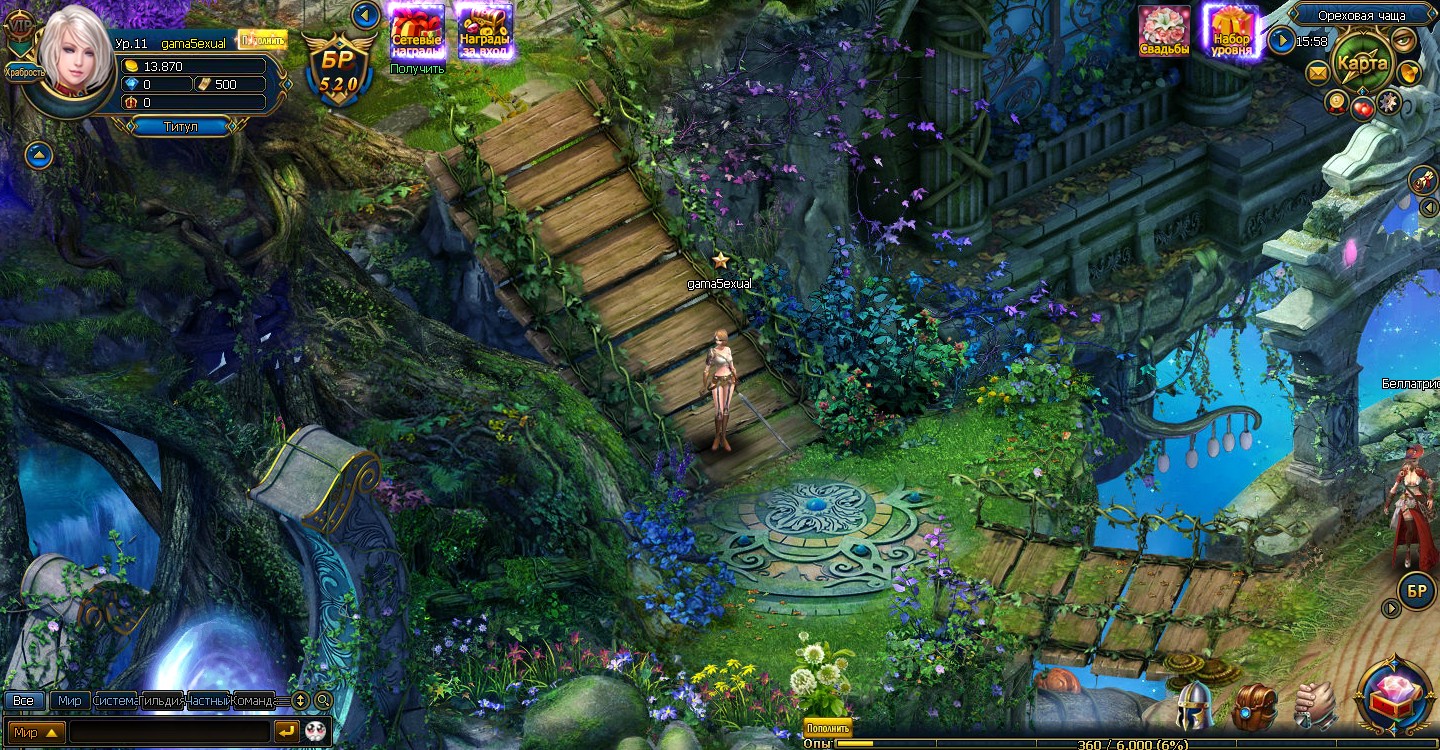
Task: Open the Награды за вход chest
Action: (485, 30)
